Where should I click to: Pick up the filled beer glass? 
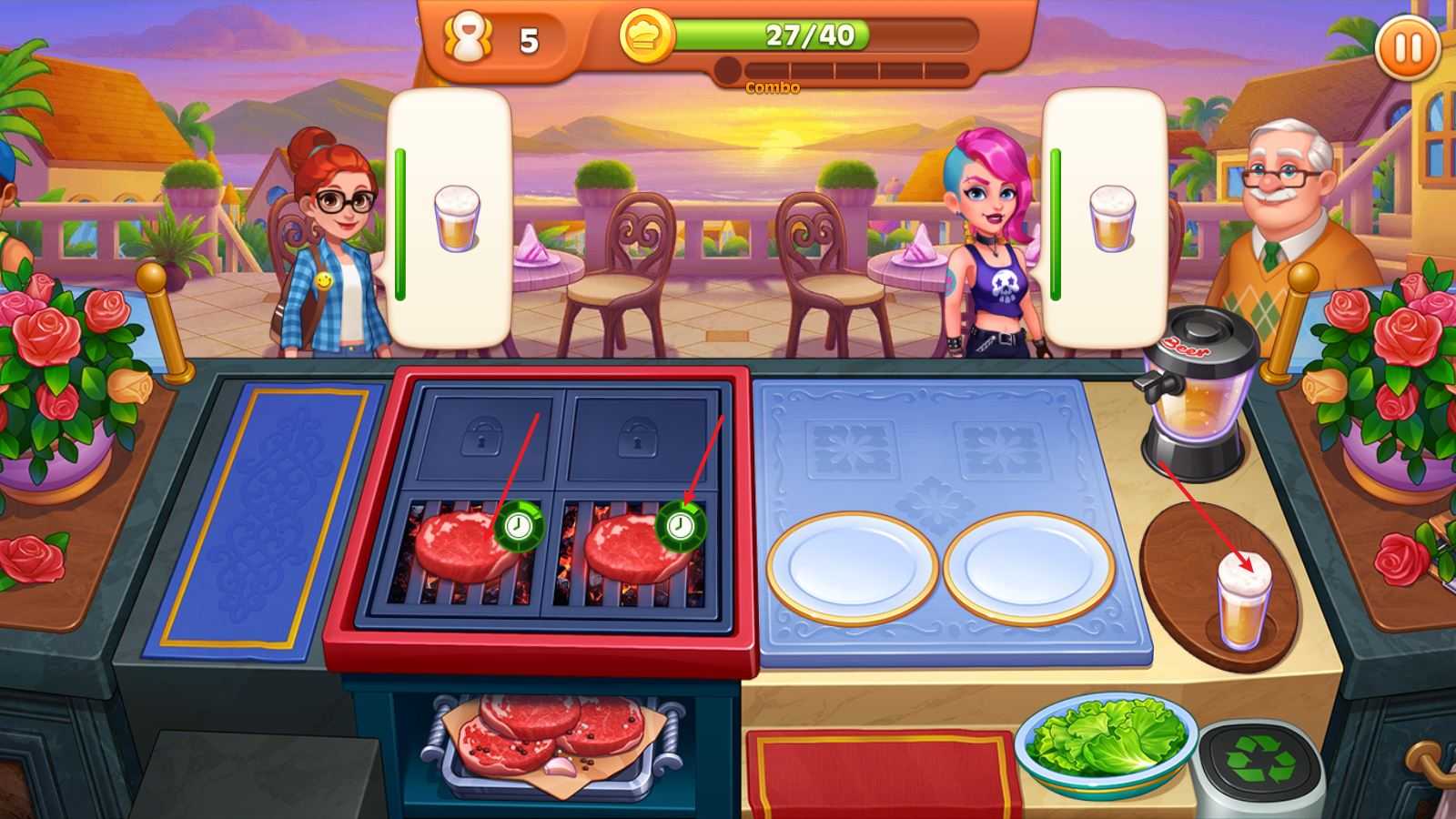pyautogui.click(x=1244, y=602)
